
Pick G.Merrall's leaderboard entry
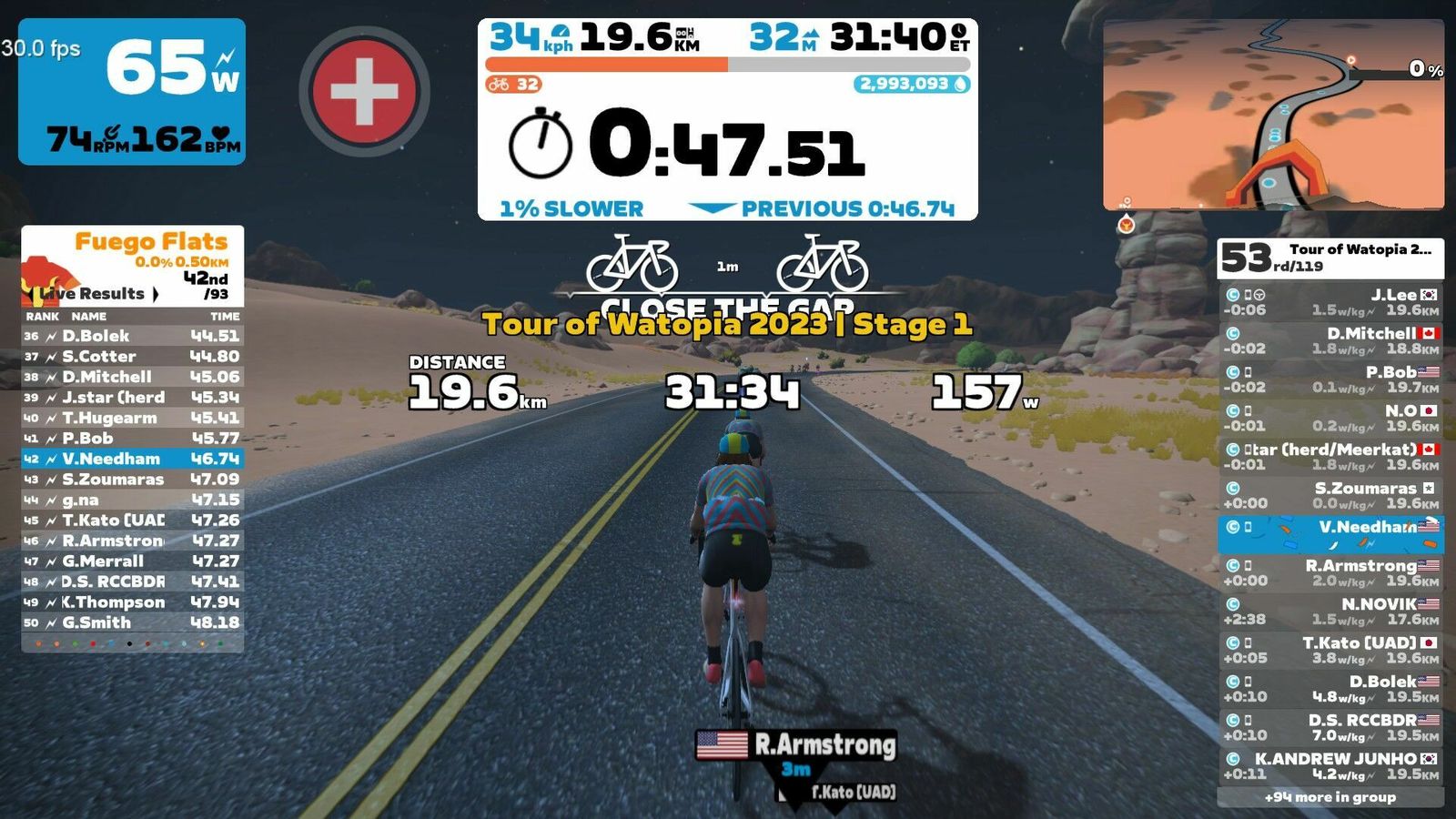132,561
